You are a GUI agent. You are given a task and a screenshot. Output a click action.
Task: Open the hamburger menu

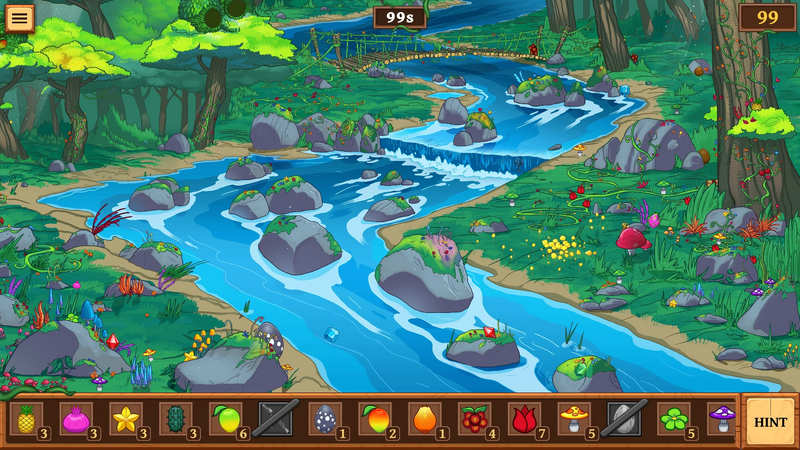click(19, 17)
